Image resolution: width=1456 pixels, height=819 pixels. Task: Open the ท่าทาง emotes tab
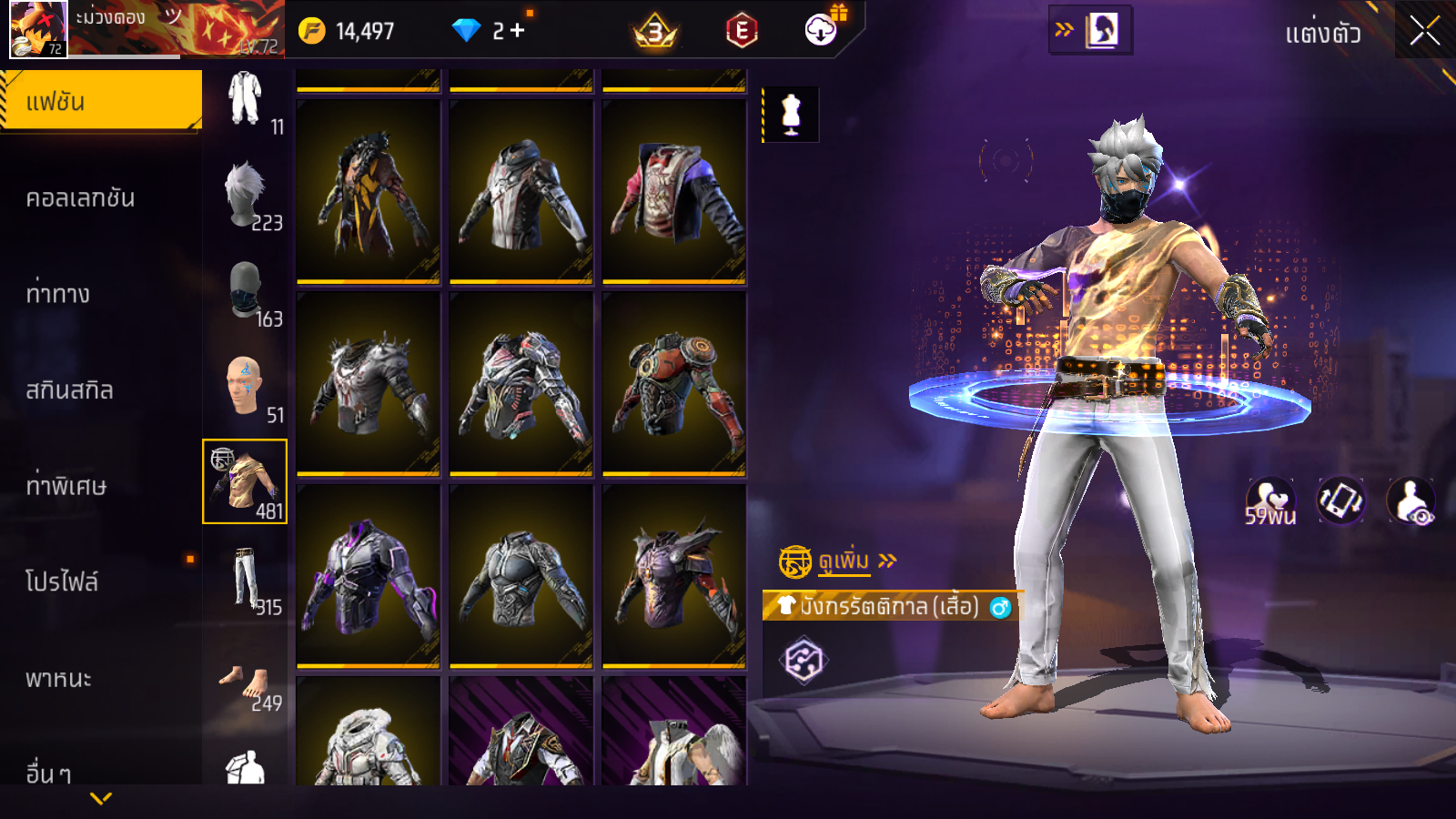[x=58, y=294]
